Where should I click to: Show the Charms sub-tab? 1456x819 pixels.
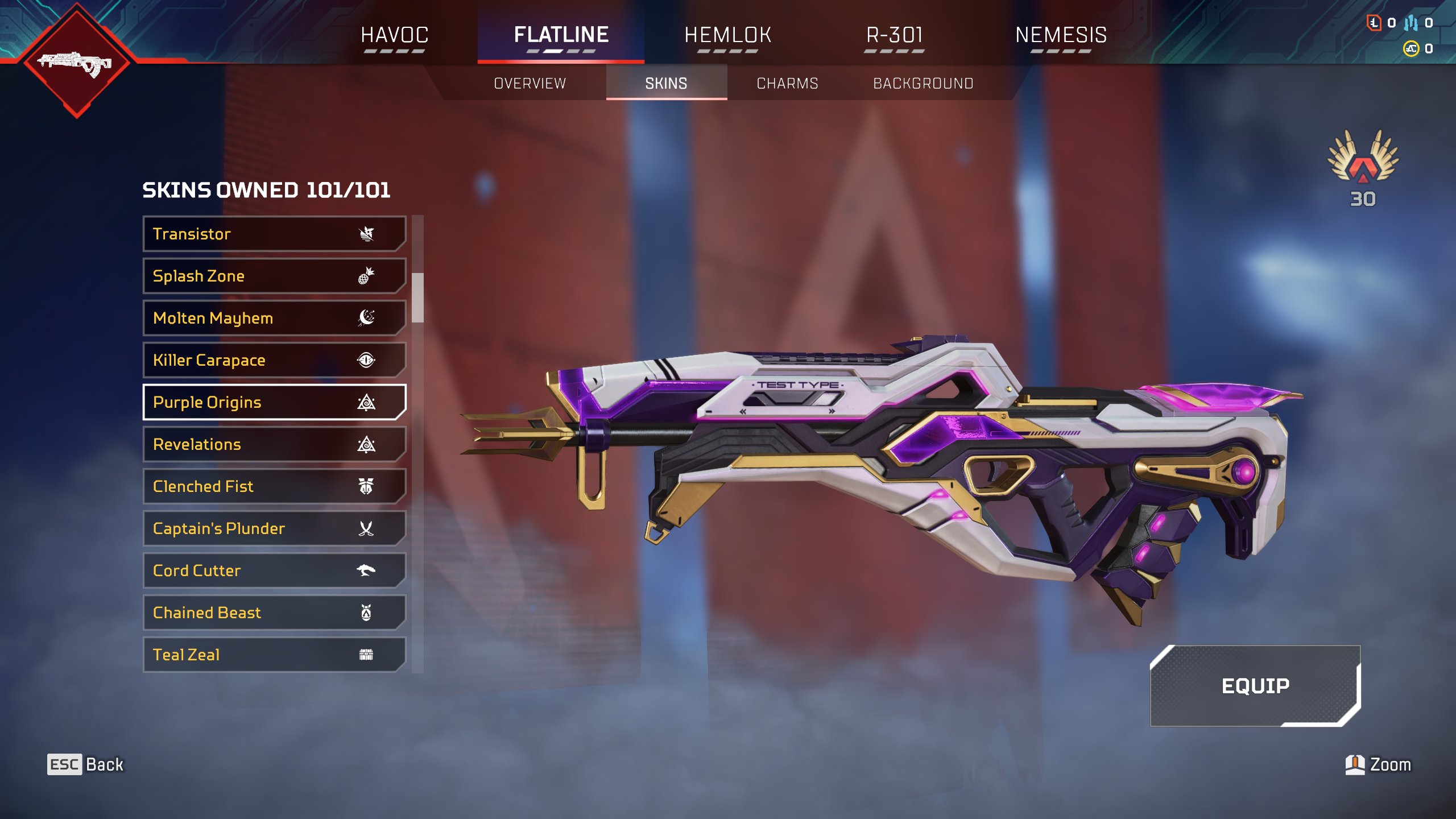(x=787, y=84)
